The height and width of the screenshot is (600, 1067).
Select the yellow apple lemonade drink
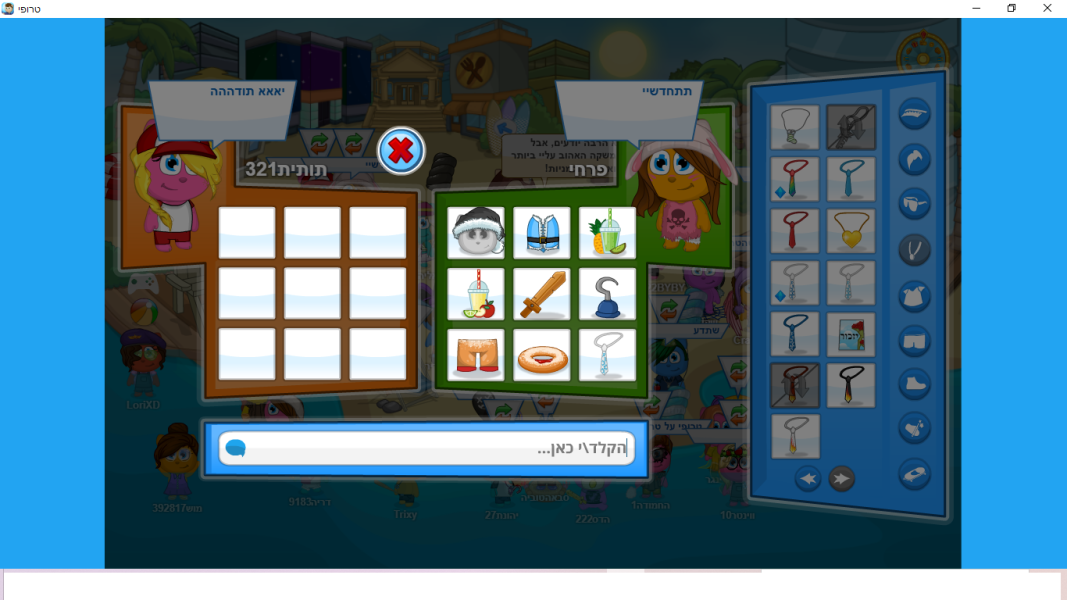[476, 294]
